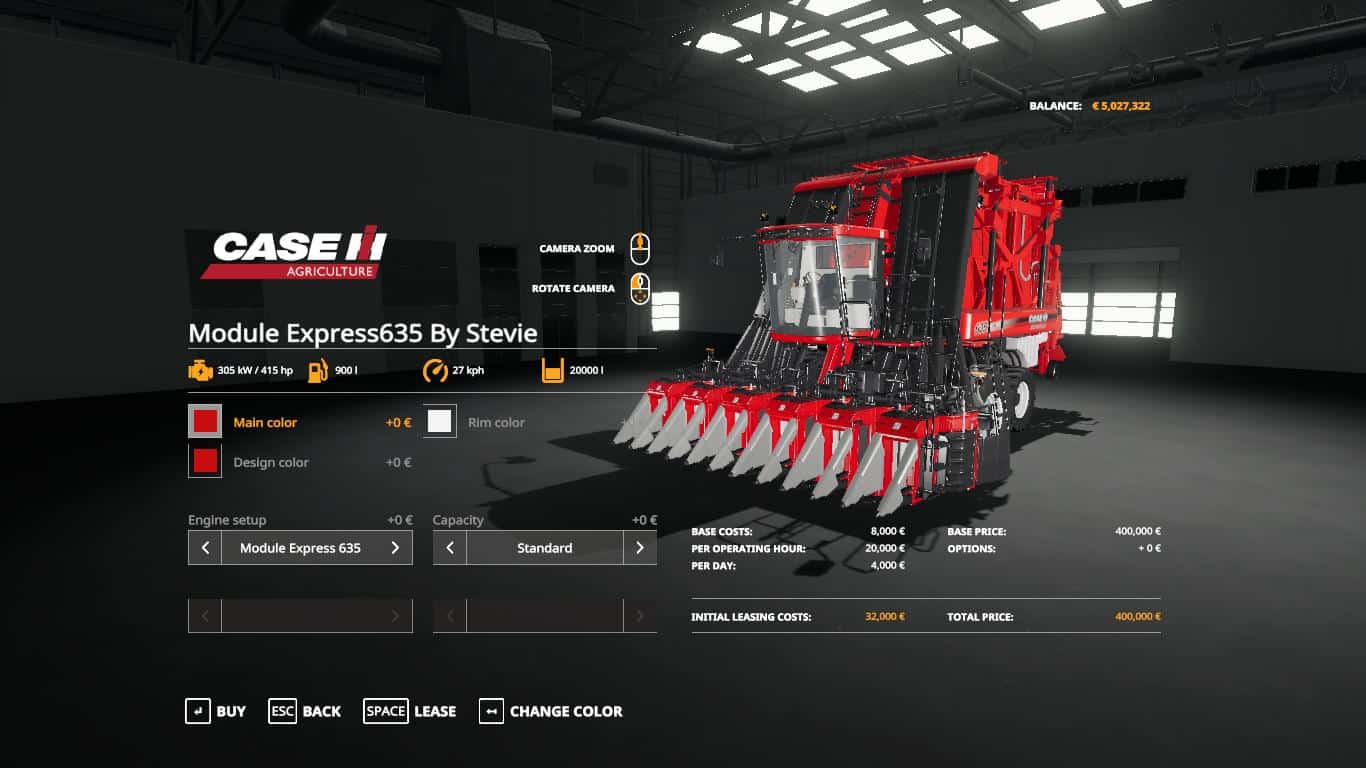
Task: Toggle the Main color selection
Action: tap(205, 421)
